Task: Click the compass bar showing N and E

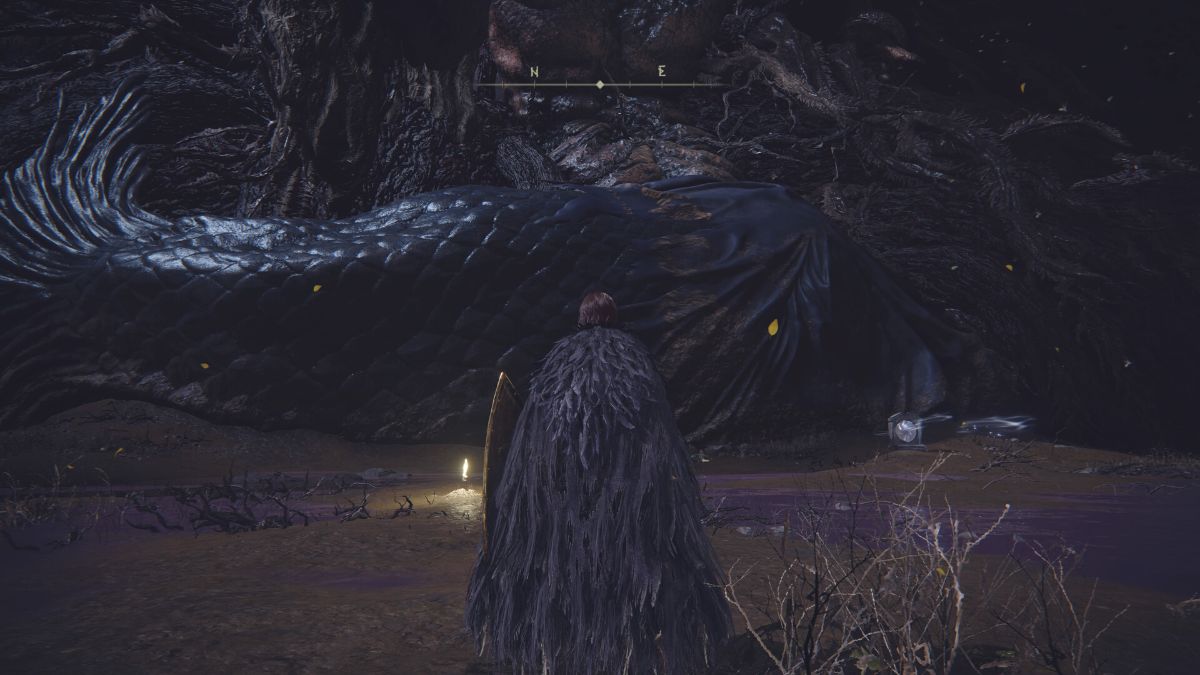Action: (598, 83)
